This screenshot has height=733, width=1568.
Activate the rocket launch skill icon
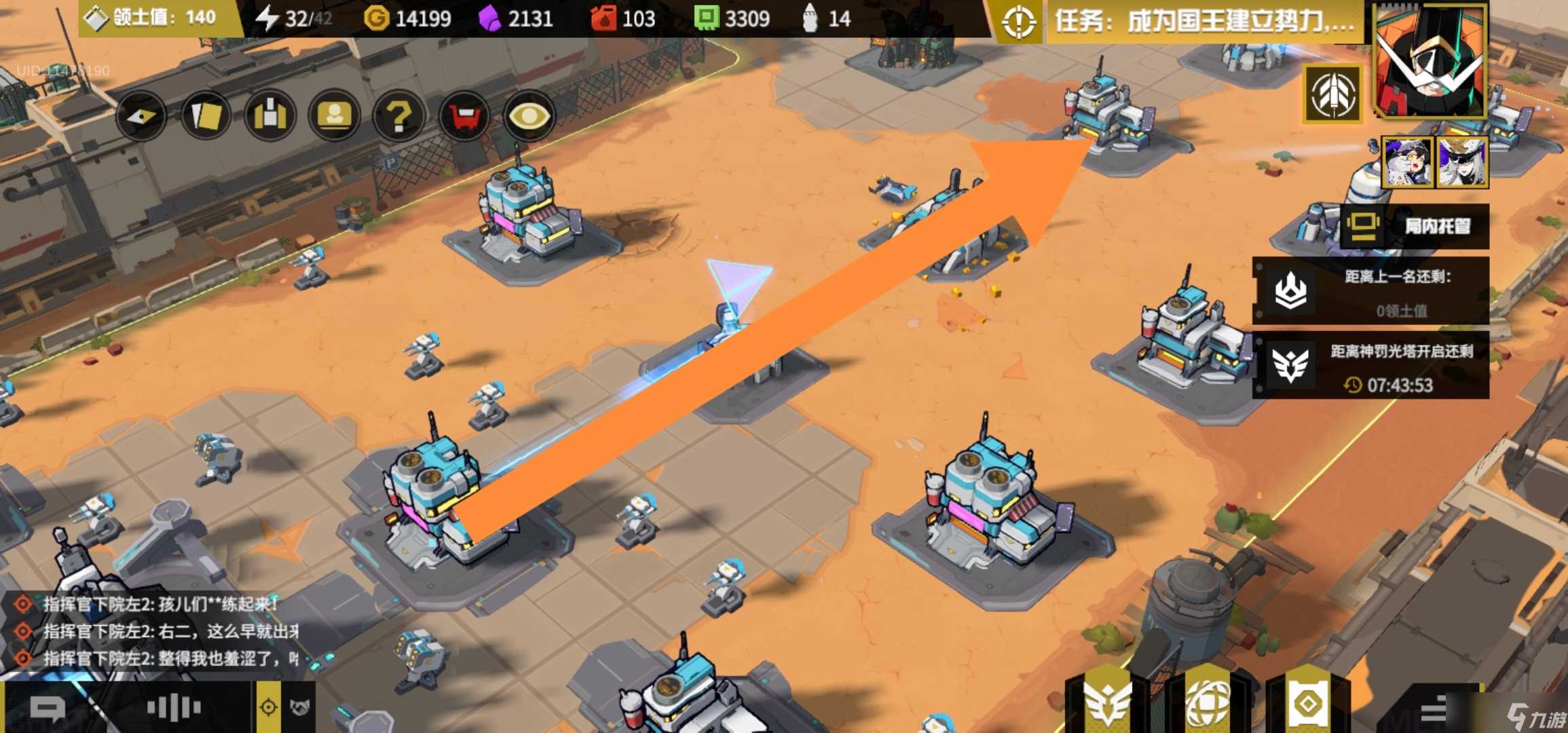(x=1332, y=95)
